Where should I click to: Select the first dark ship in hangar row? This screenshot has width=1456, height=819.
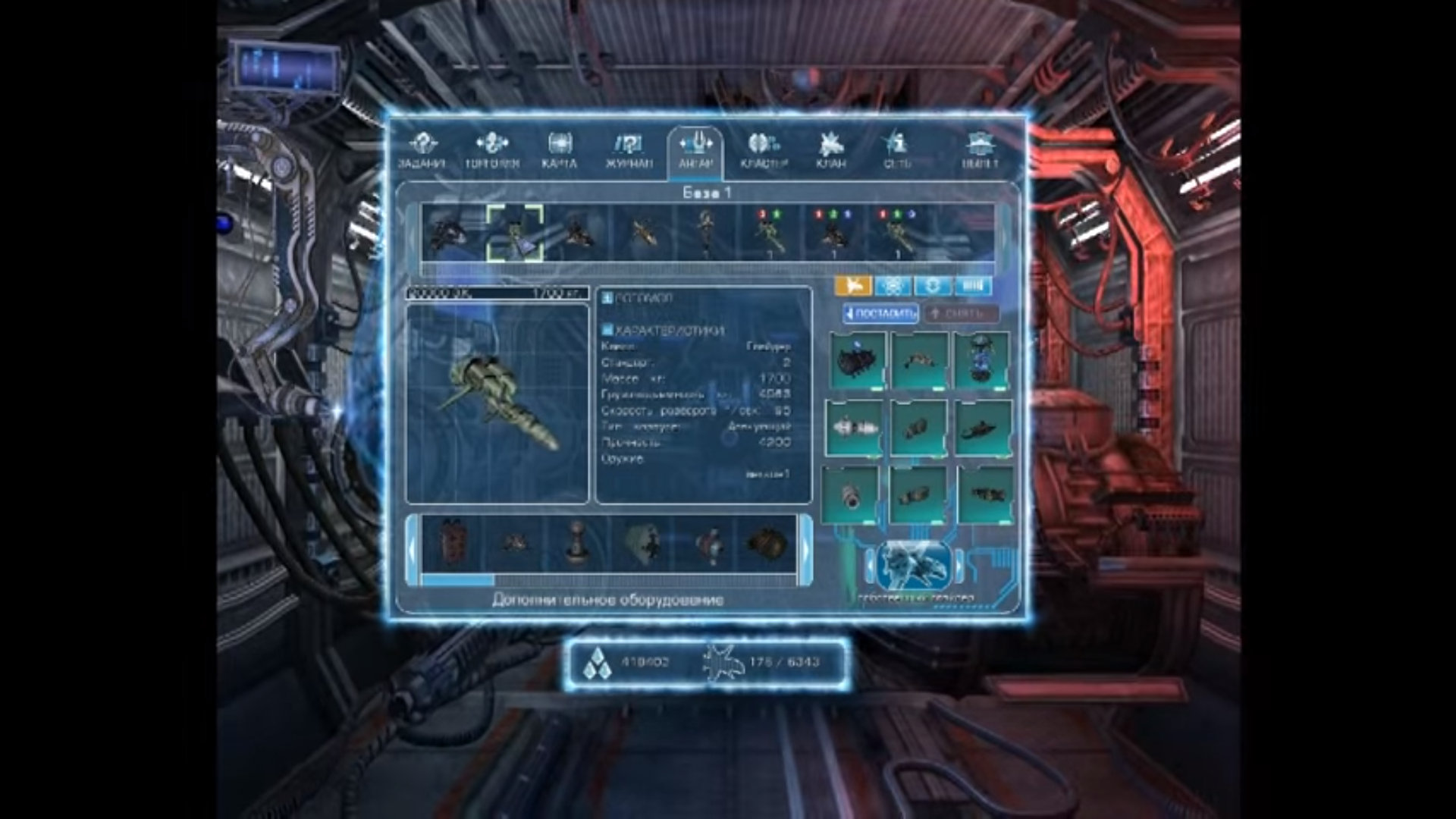coord(447,233)
